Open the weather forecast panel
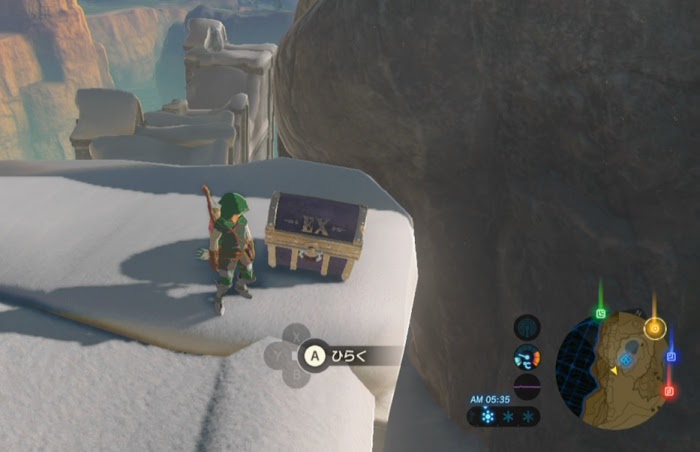Image resolution: width=700 pixels, height=452 pixels. click(x=506, y=416)
